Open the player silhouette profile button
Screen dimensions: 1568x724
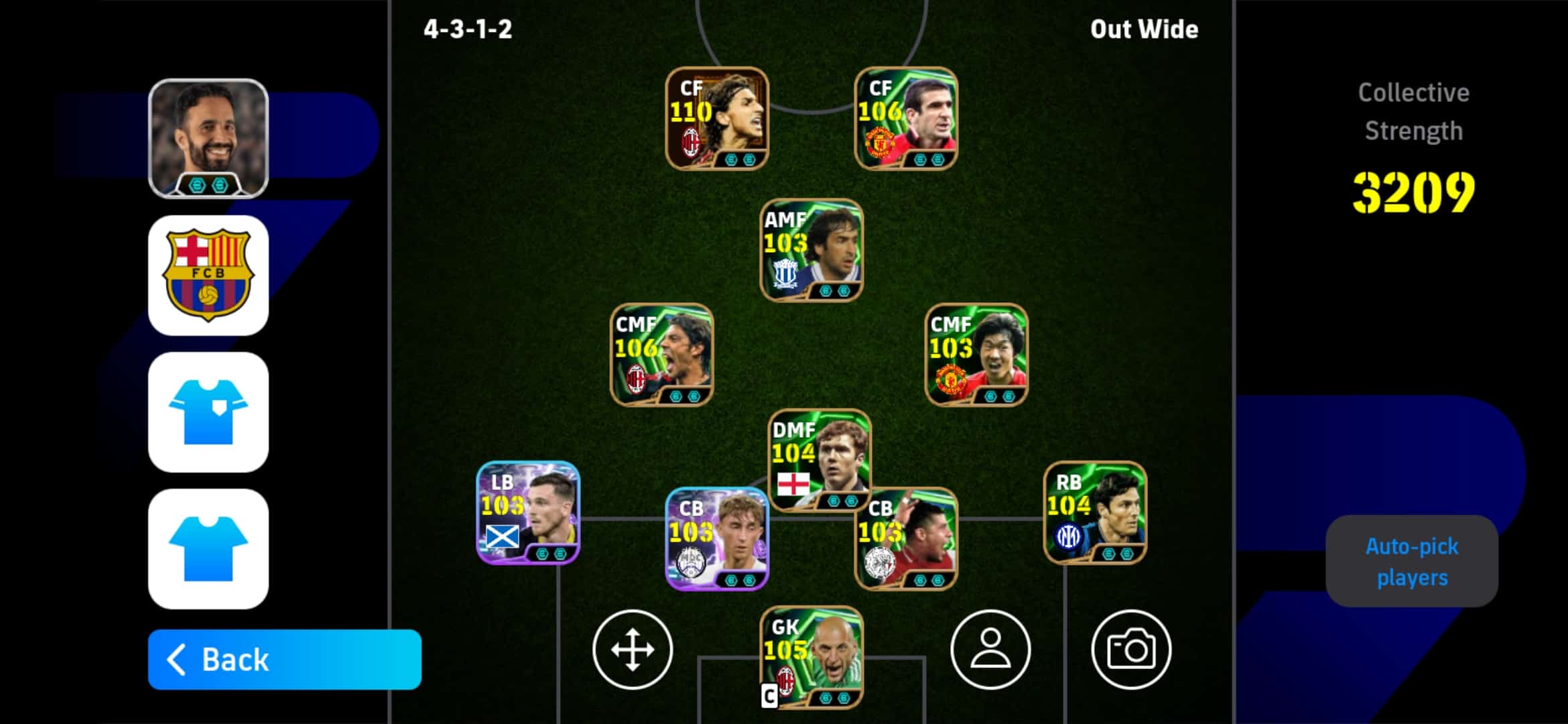990,649
